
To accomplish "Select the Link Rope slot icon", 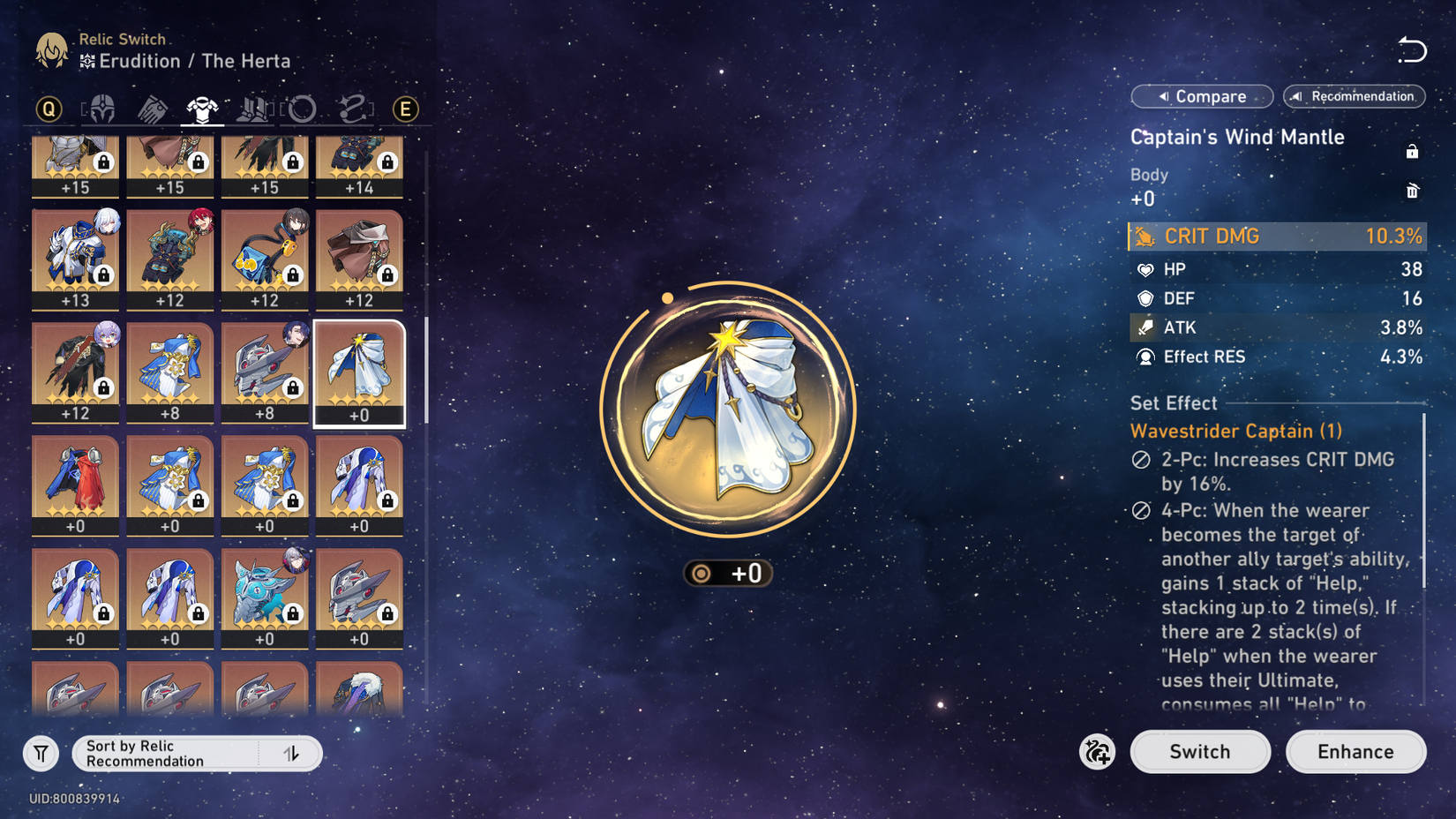I will click(353, 108).
